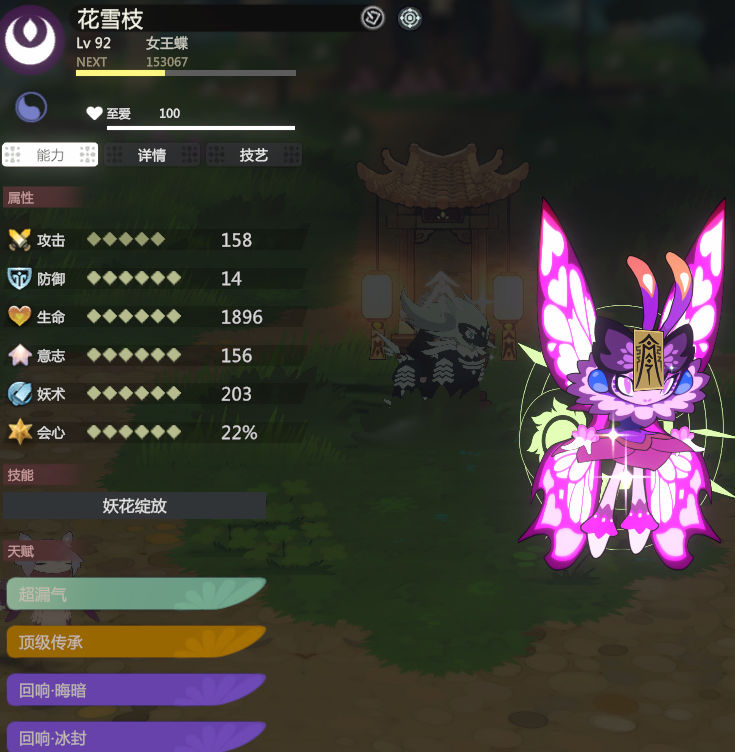The image size is (735, 752).
Task: Click the 妖花绽放 skill button
Action: (x=135, y=506)
